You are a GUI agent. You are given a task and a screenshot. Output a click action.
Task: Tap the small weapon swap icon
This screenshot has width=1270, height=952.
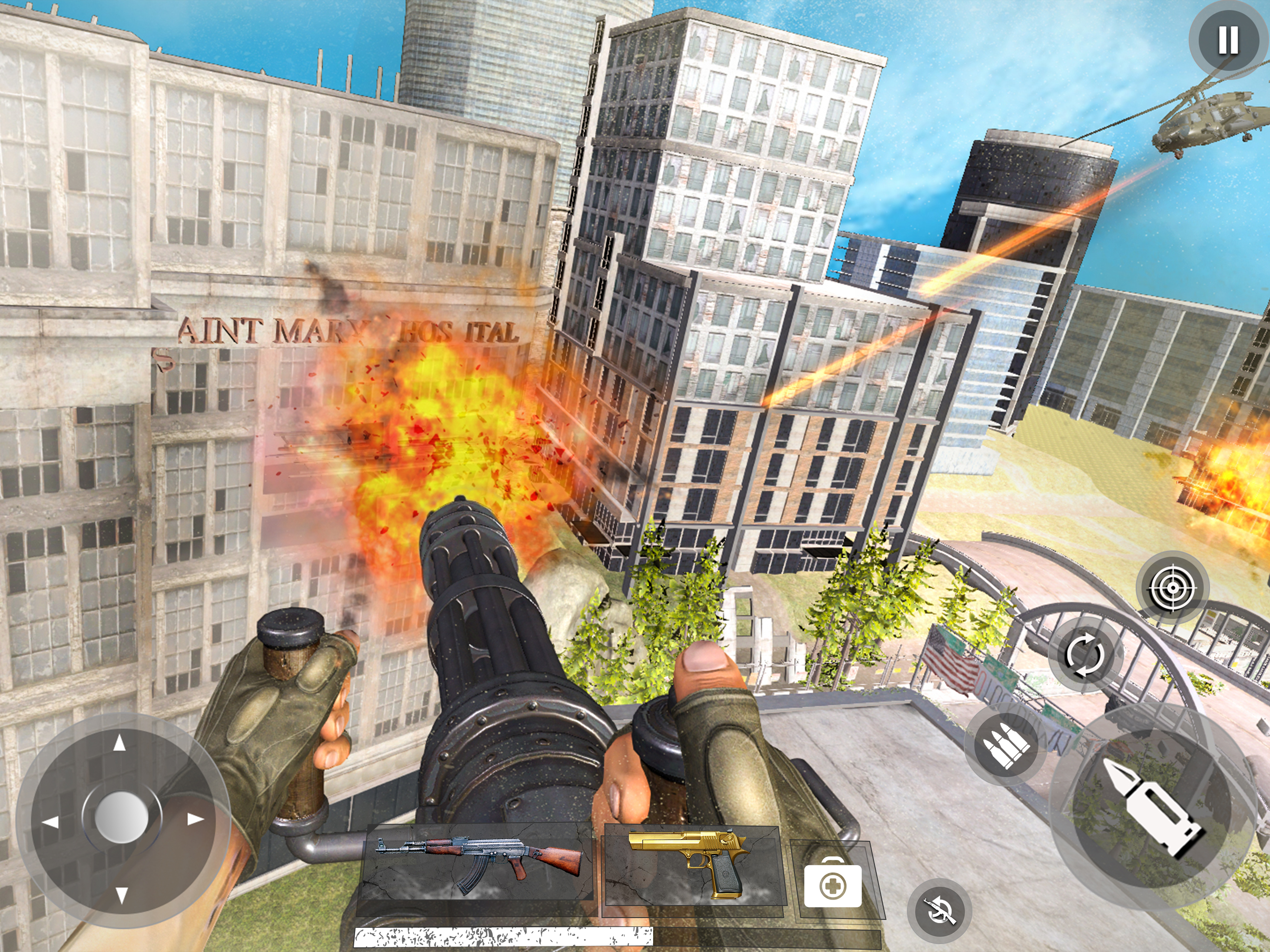click(x=939, y=910)
